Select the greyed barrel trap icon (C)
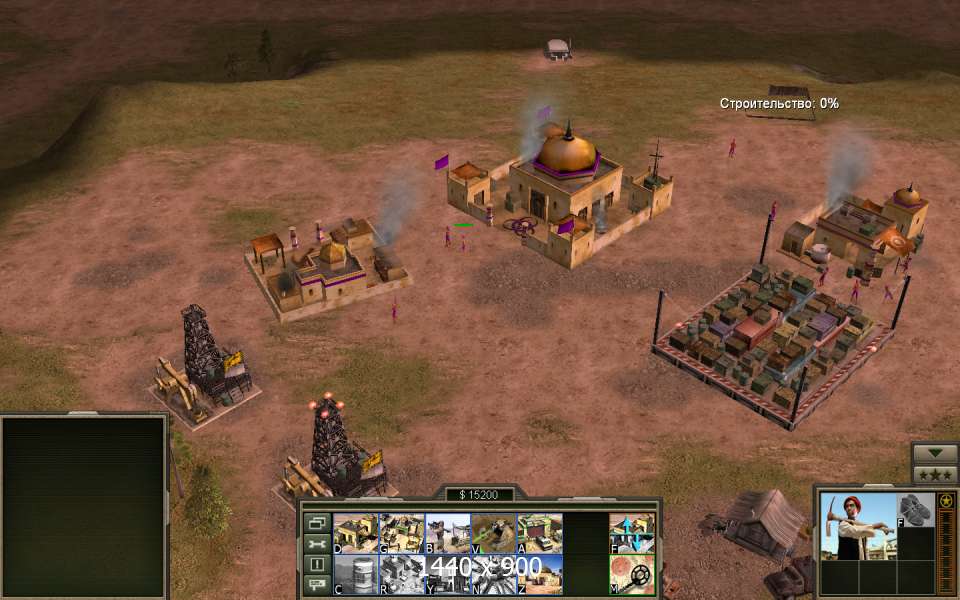The width and height of the screenshot is (960, 600). (355, 574)
